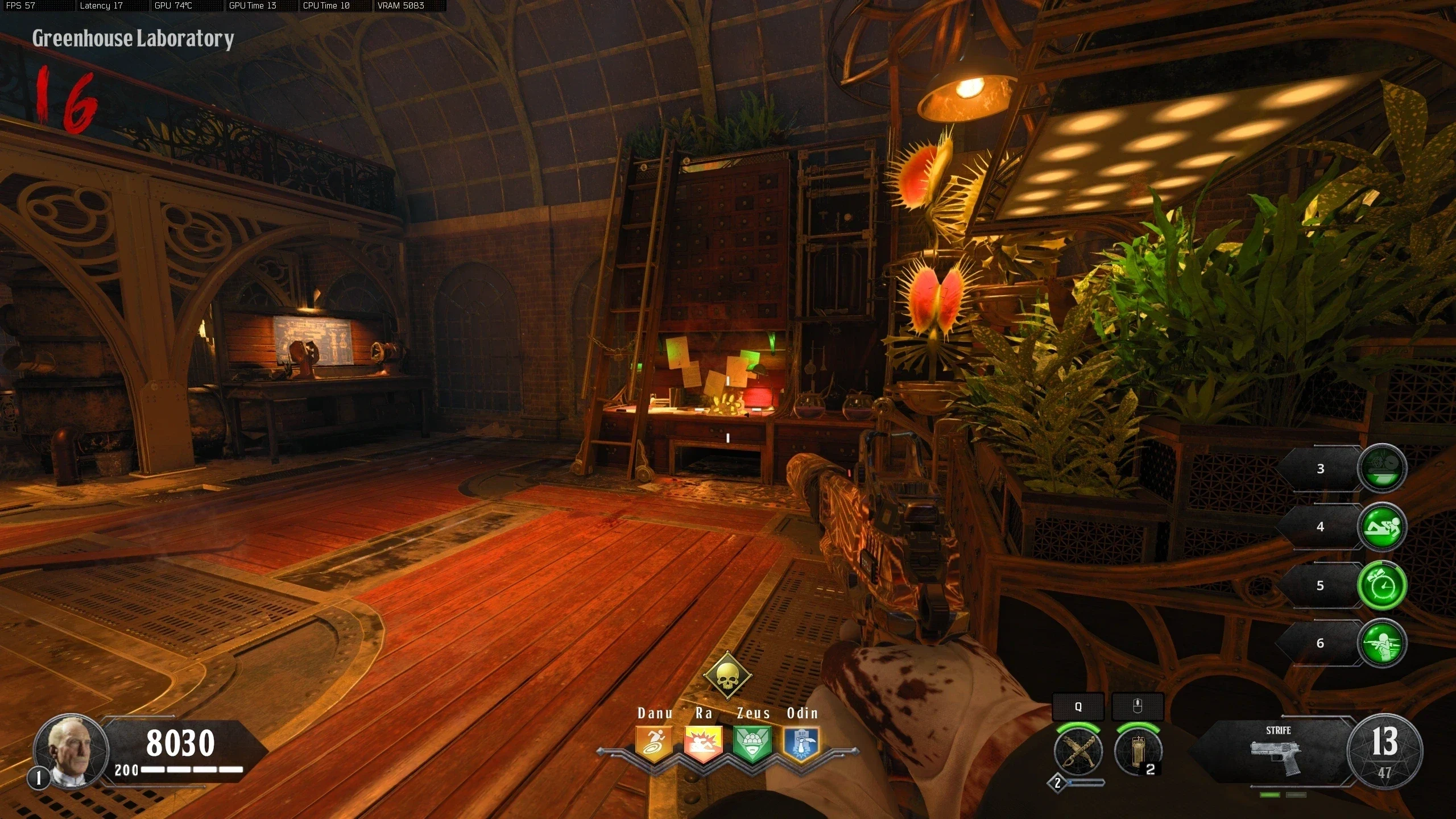Activate the elixir in slot 3
Viewport: 1456px width, 819px height.
point(1382,468)
